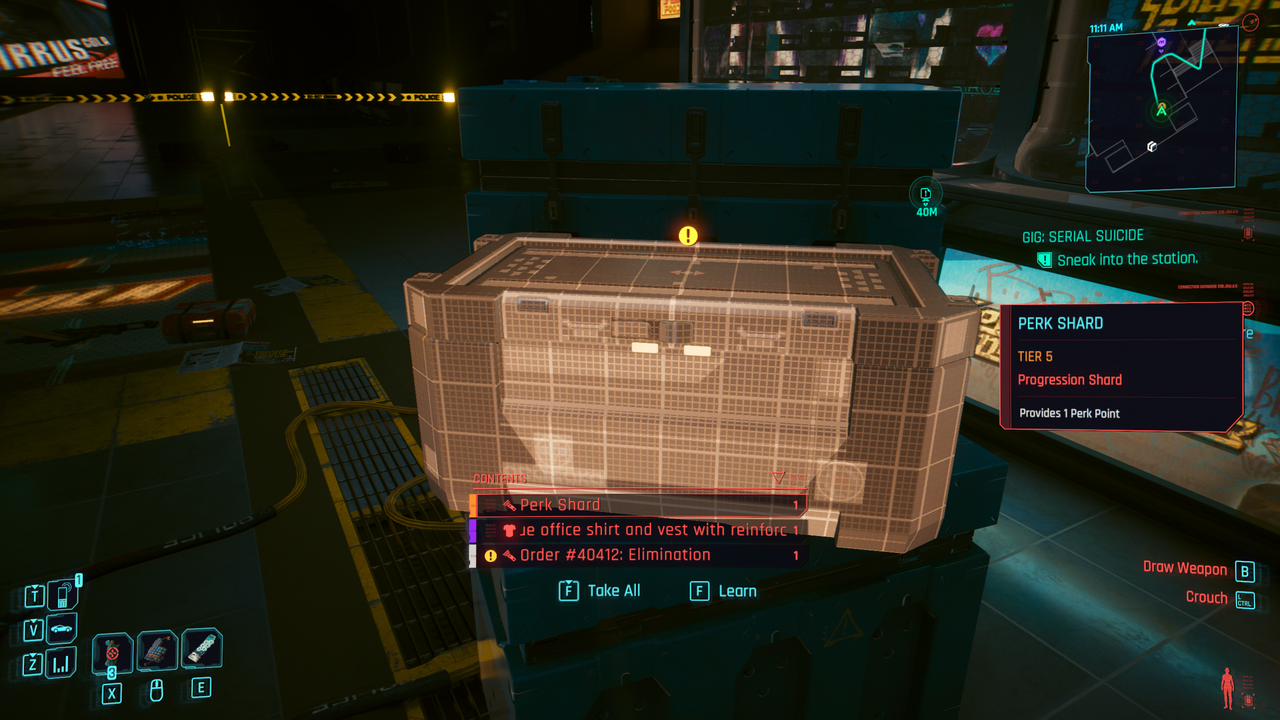Click the Perk Shard tooltip panel
The width and height of the screenshot is (1280, 720).
pos(1120,366)
